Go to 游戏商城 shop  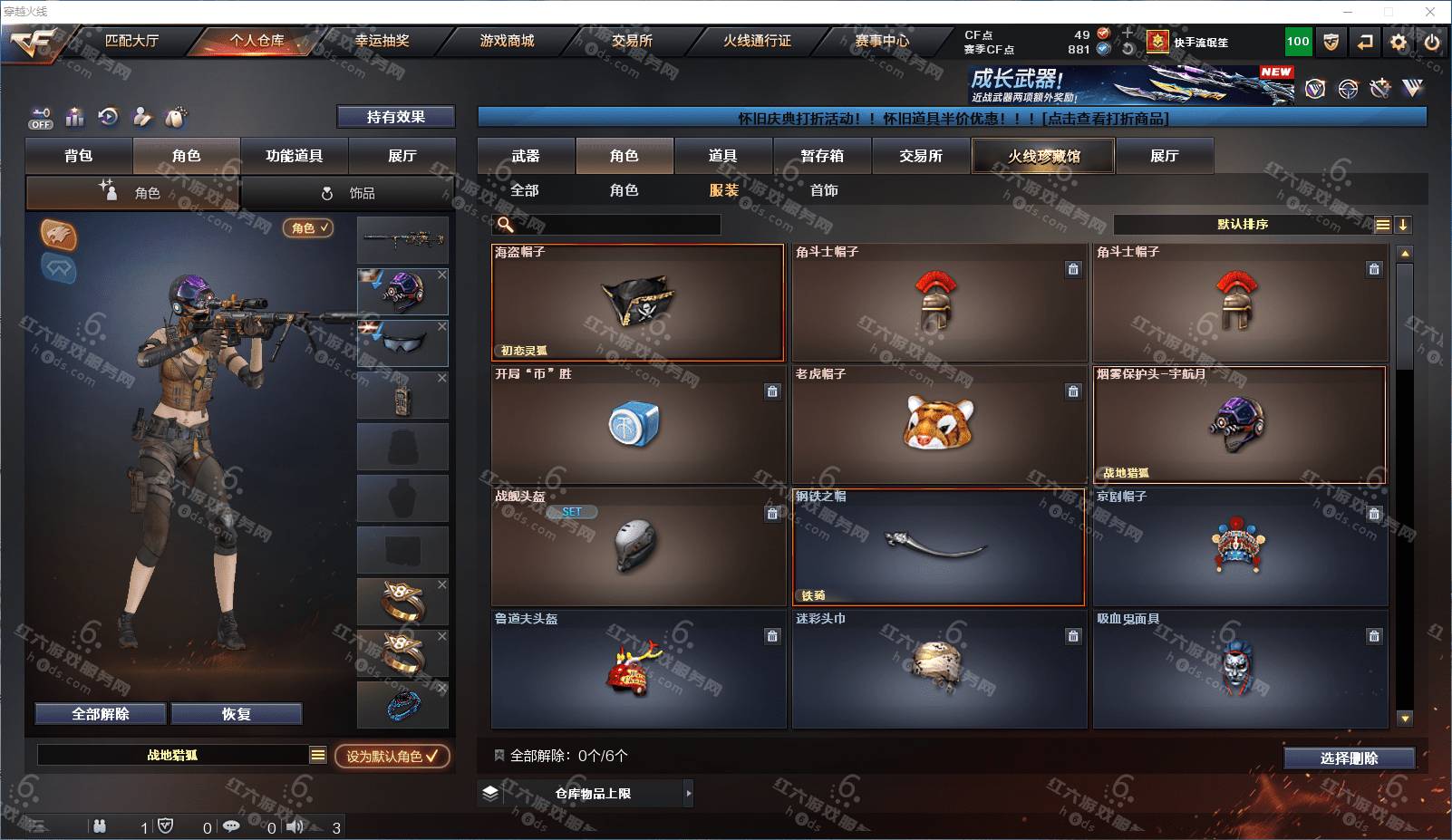pyautogui.click(x=507, y=41)
